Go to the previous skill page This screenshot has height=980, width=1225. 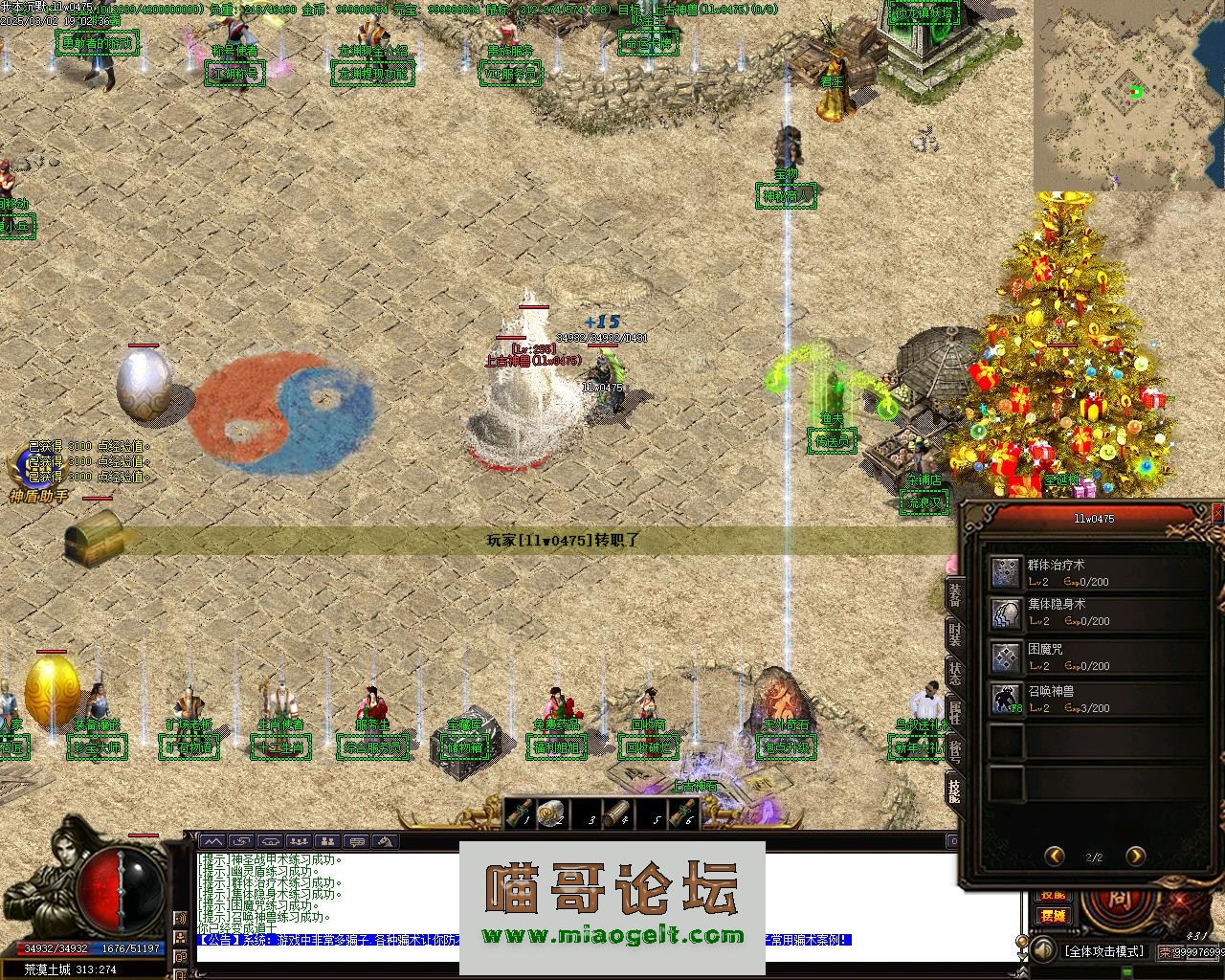click(1055, 856)
